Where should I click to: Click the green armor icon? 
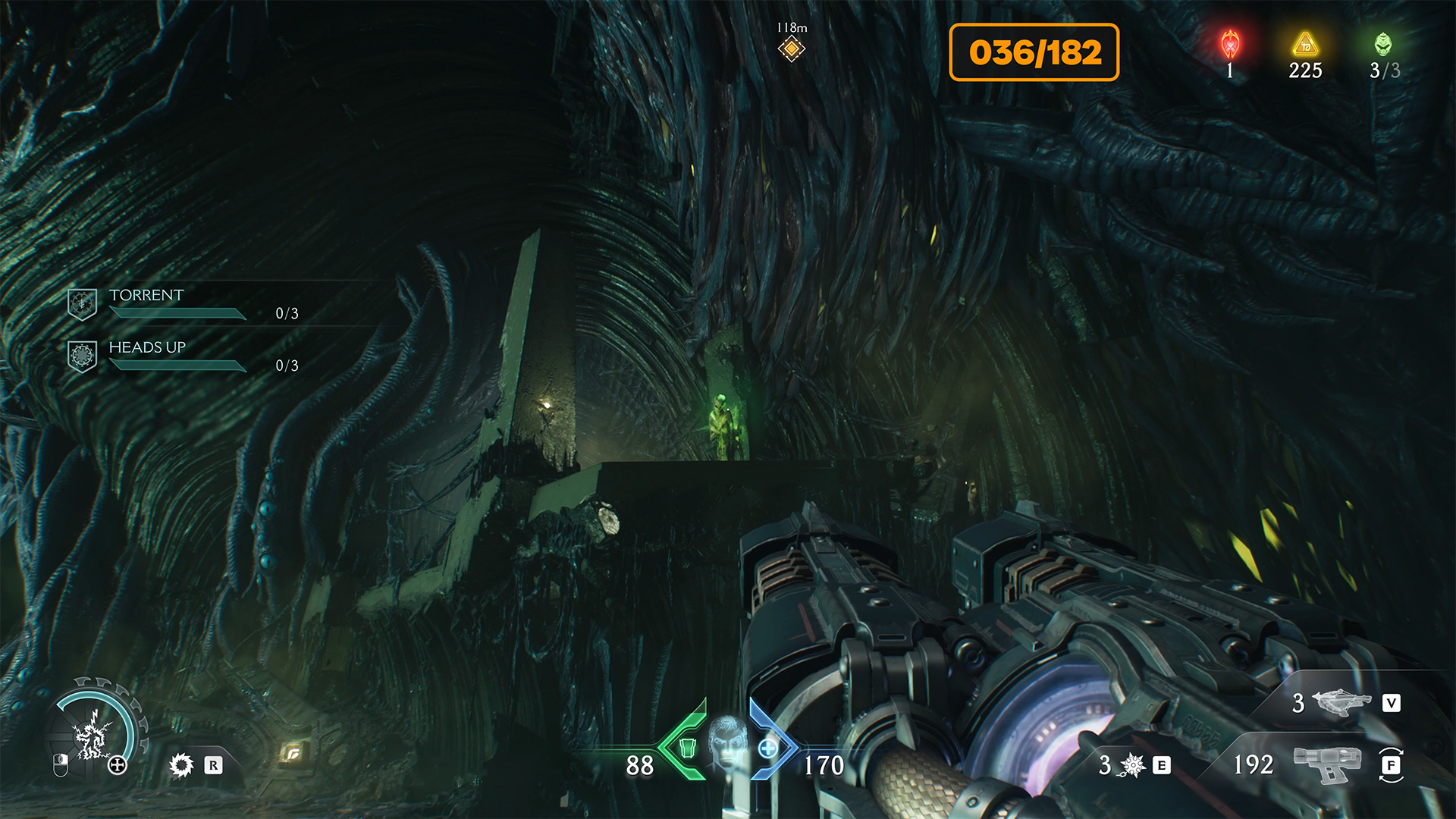(687, 748)
